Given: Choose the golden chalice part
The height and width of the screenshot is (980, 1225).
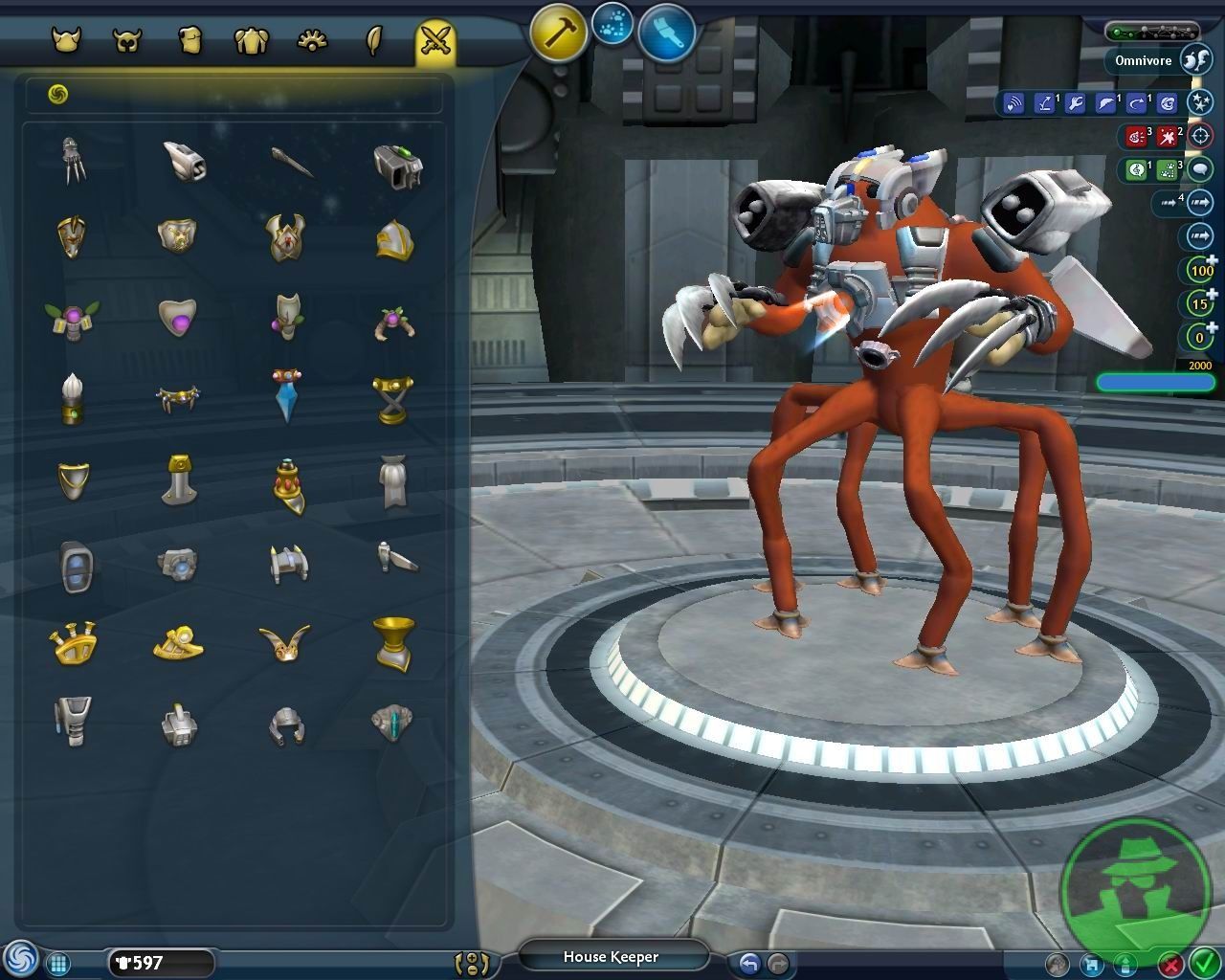Looking at the screenshot, I should tap(392, 642).
